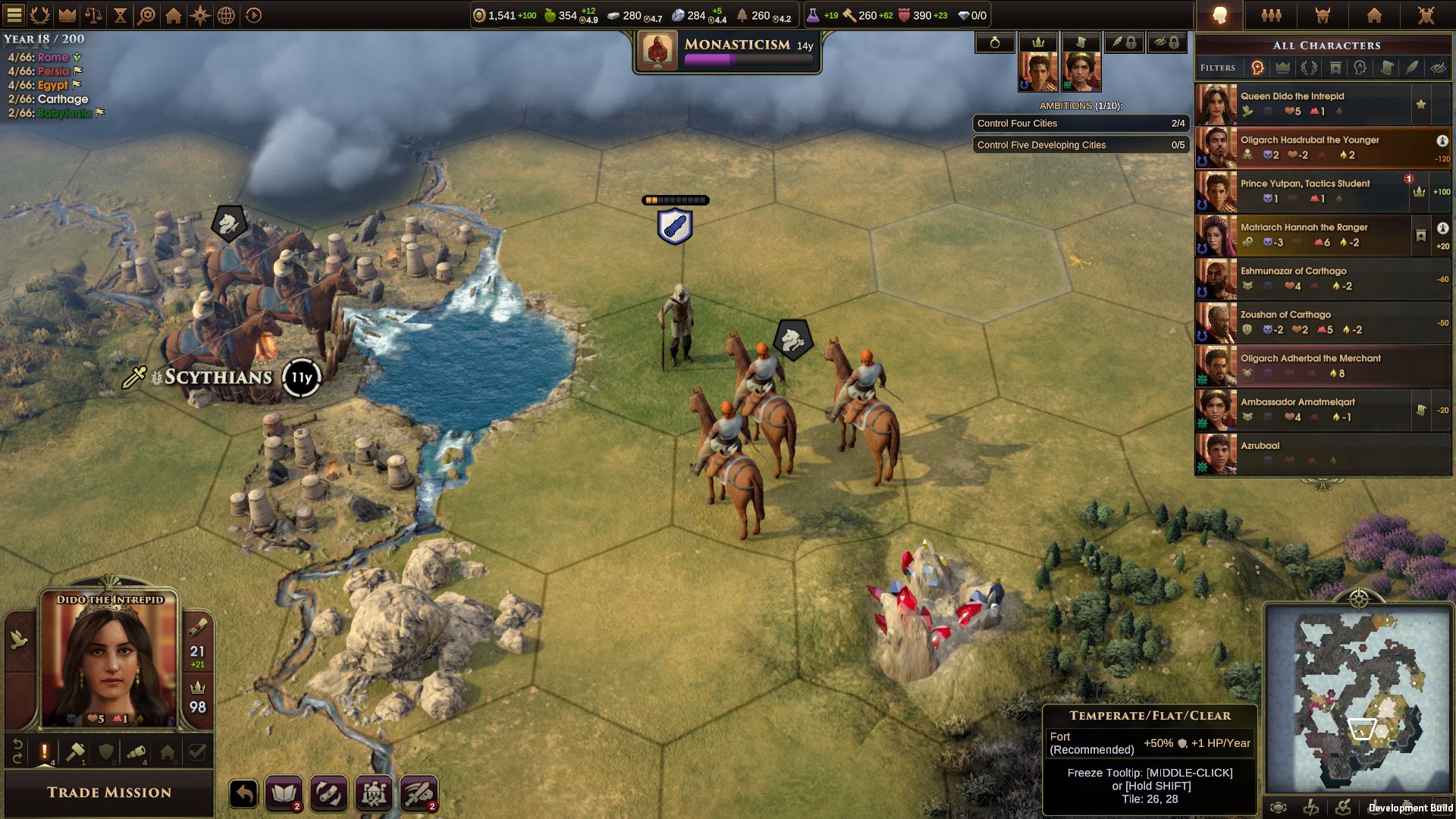This screenshot has height=819, width=1456.
Task: Click the Trade Mission button
Action: (108, 792)
